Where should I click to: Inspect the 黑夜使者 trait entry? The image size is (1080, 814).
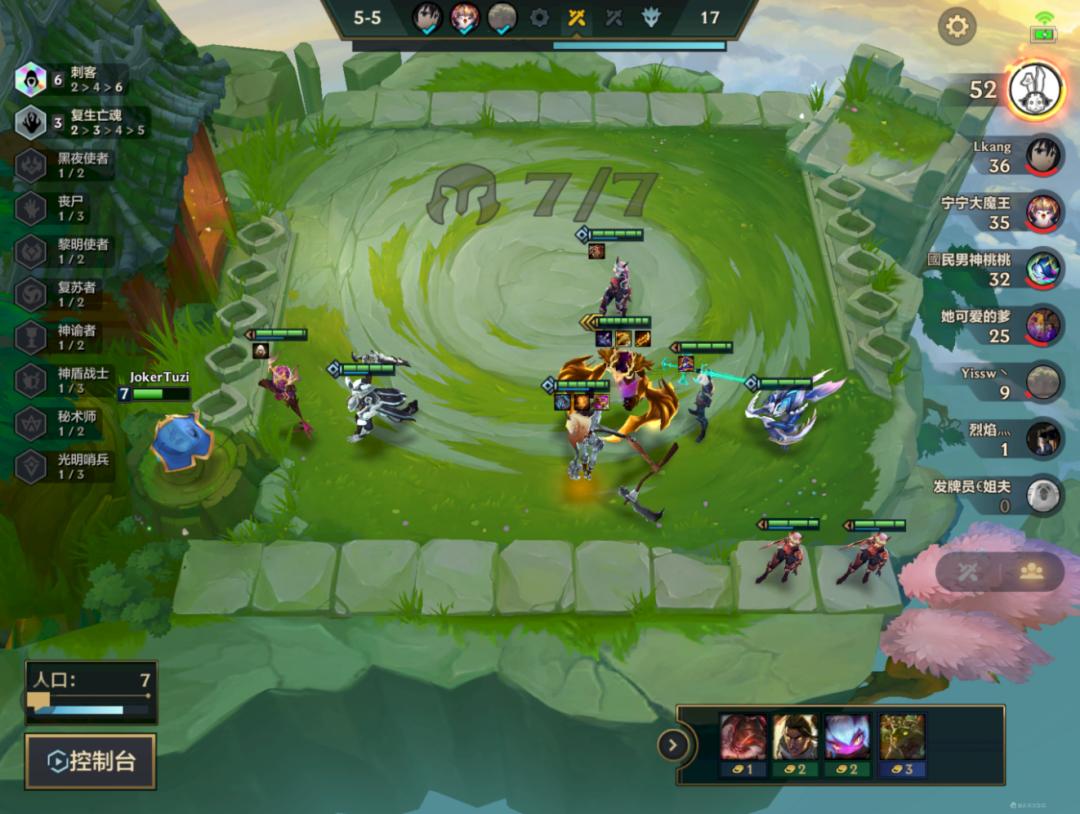(x=32, y=165)
